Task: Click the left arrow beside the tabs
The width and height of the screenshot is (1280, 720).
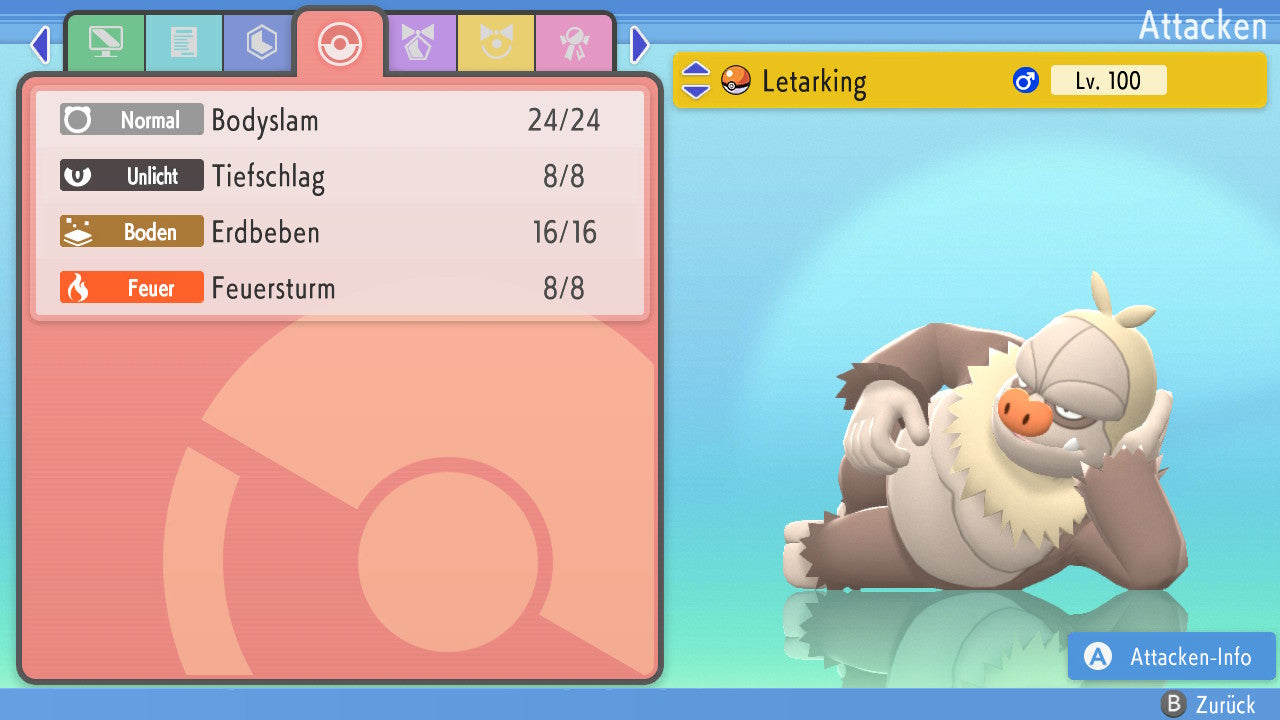Action: (40, 45)
